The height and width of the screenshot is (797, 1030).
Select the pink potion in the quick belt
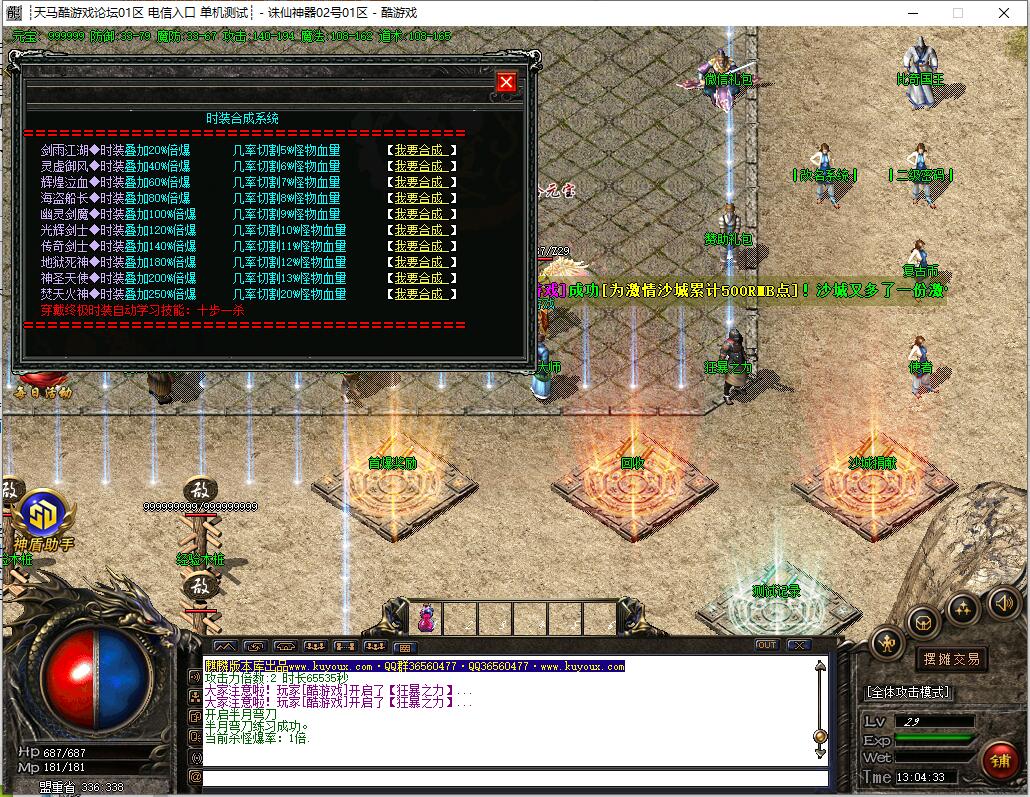click(x=426, y=617)
